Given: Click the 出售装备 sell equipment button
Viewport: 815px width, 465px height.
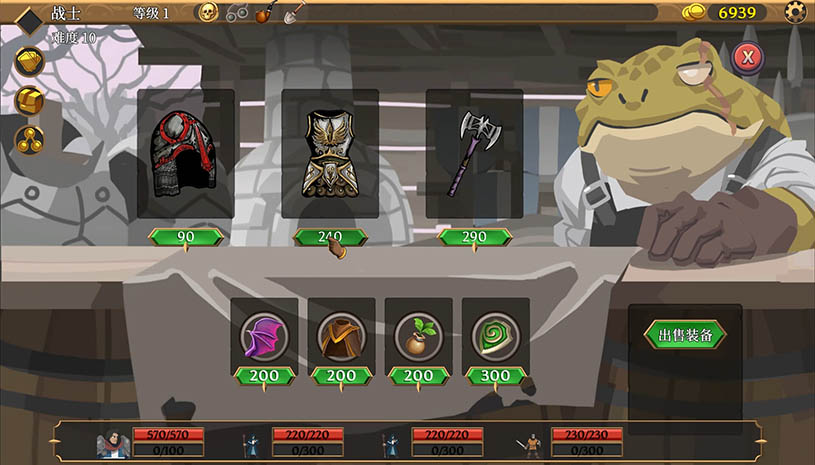Looking at the screenshot, I should pyautogui.click(x=685, y=335).
